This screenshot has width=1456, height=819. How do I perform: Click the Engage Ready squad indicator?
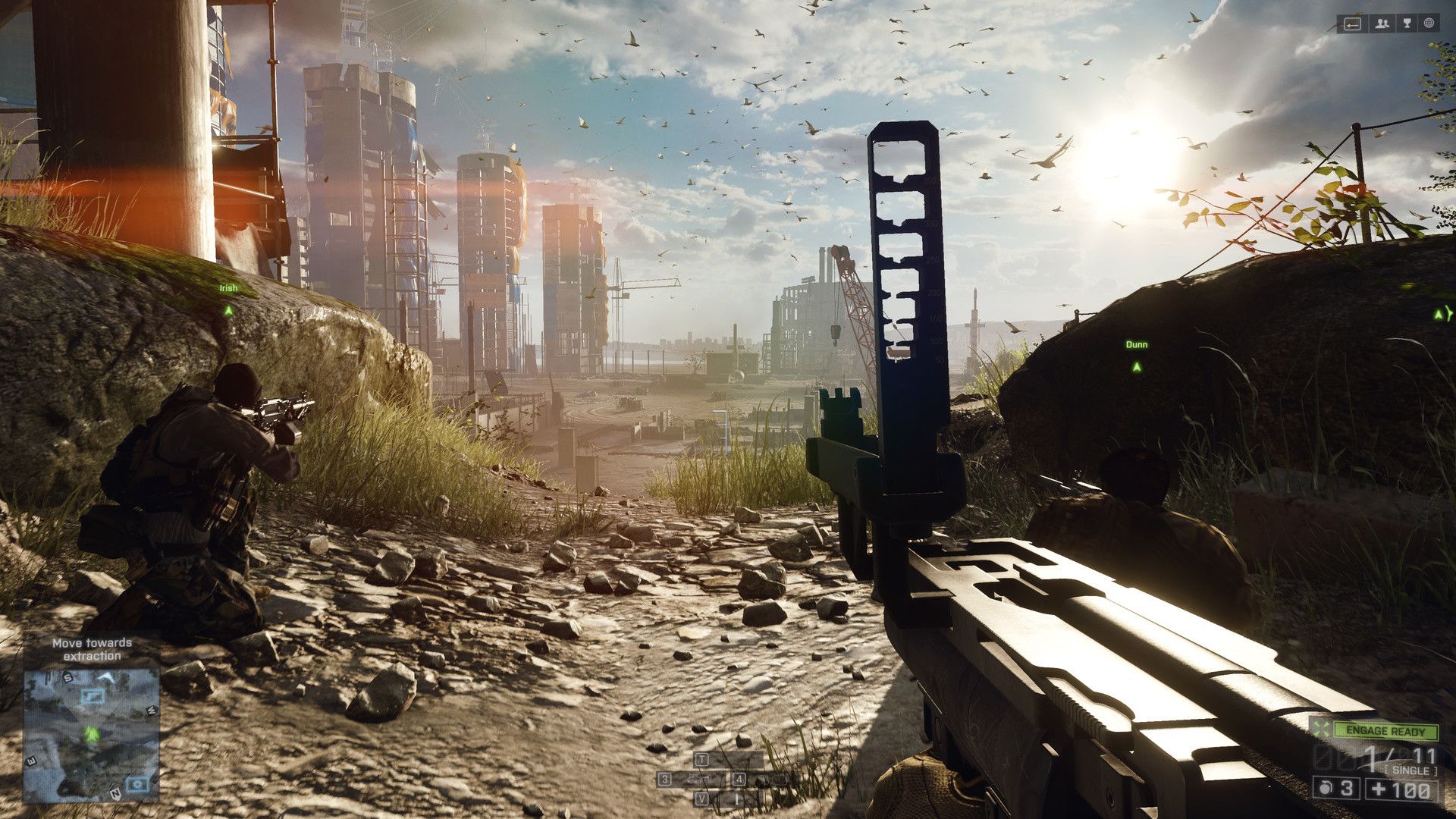click(1386, 732)
